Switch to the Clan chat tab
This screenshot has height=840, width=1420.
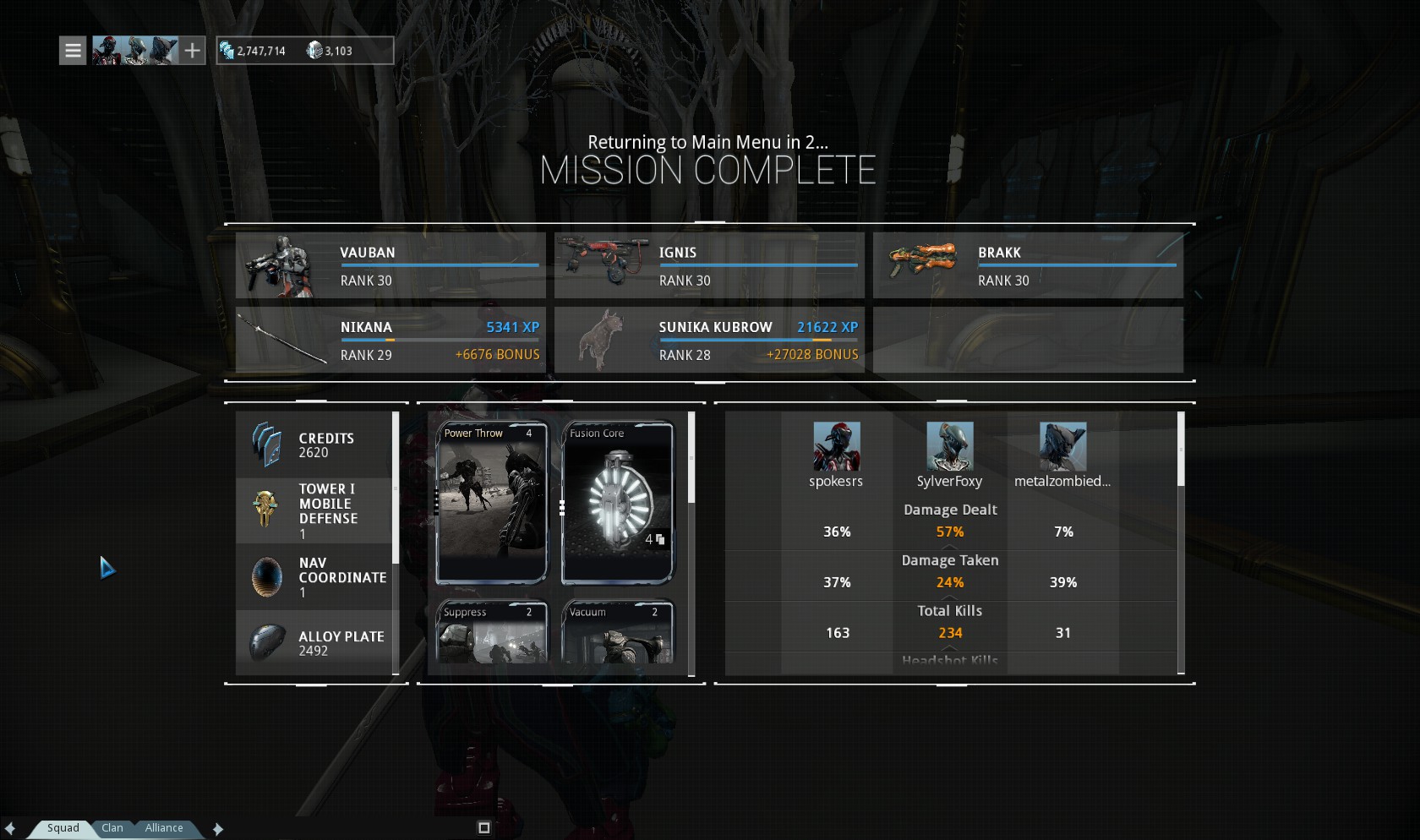click(x=112, y=828)
